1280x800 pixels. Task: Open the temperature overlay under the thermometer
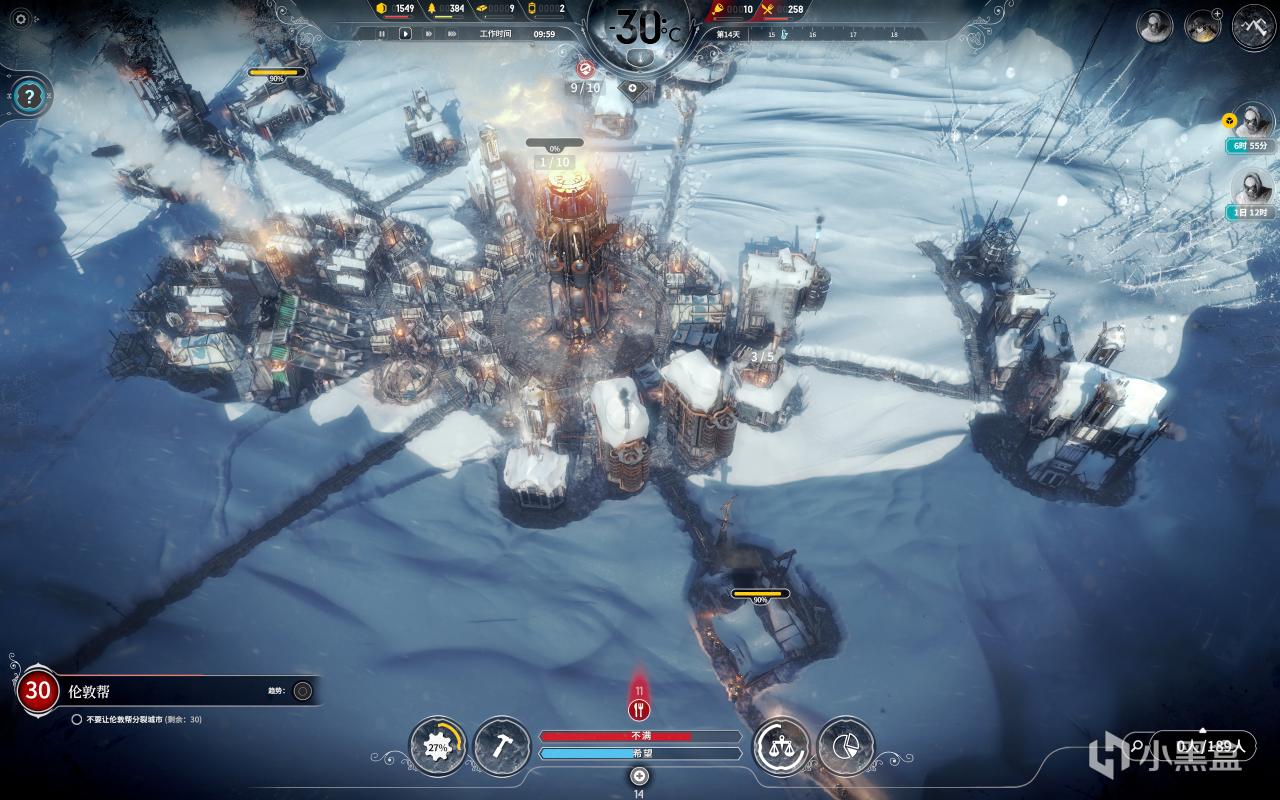click(x=640, y=57)
